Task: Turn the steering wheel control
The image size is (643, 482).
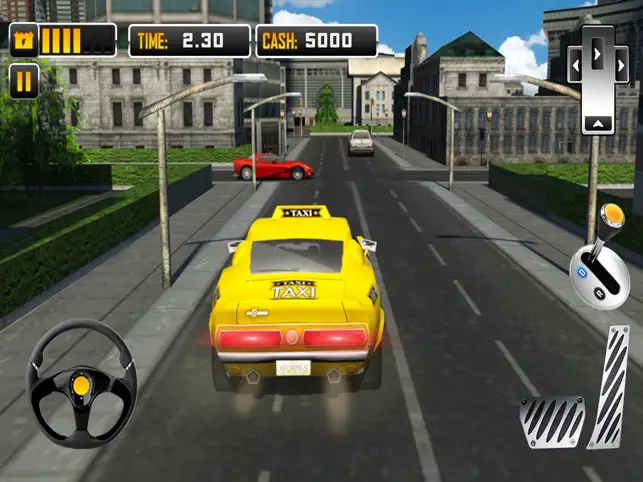Action: [x=82, y=384]
